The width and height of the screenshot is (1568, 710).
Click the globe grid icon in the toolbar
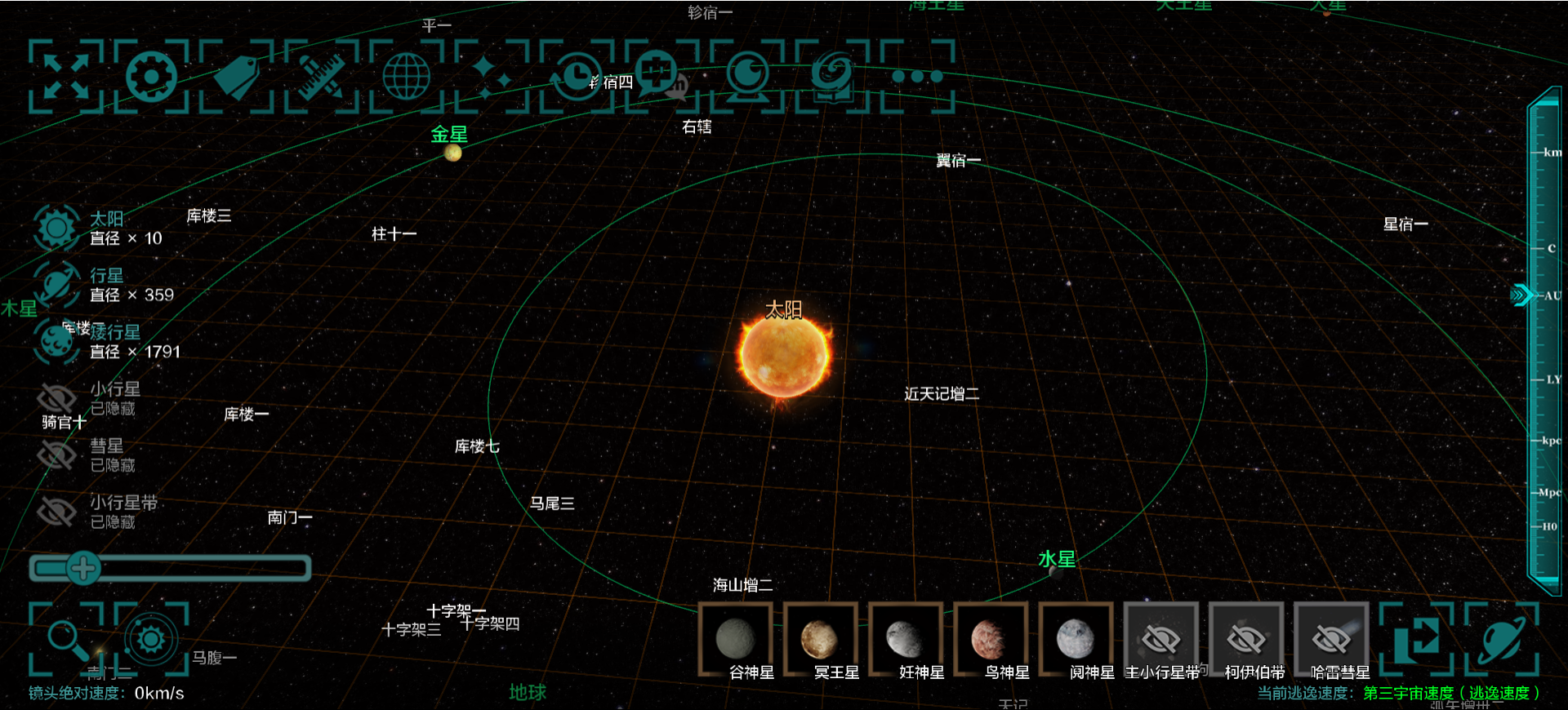click(406, 75)
